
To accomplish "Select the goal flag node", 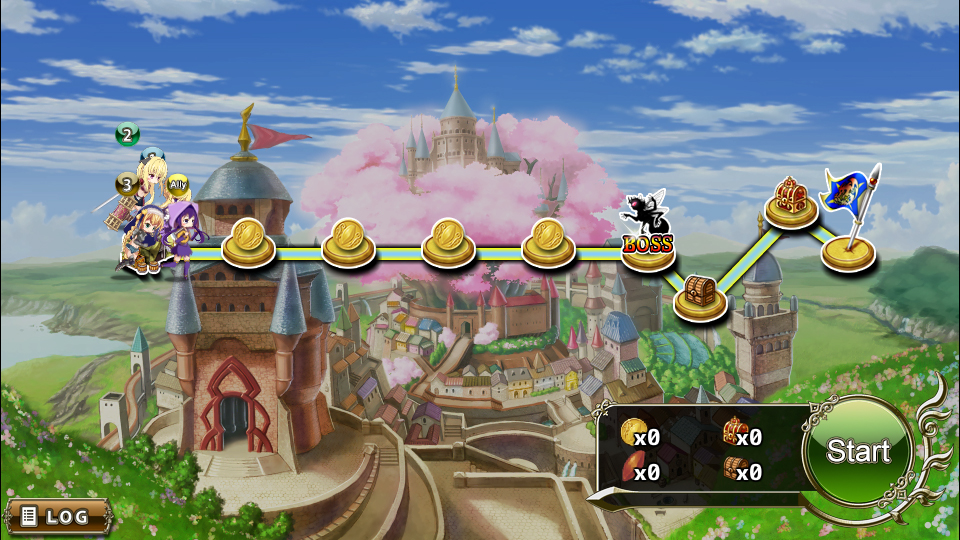I will click(x=849, y=246).
